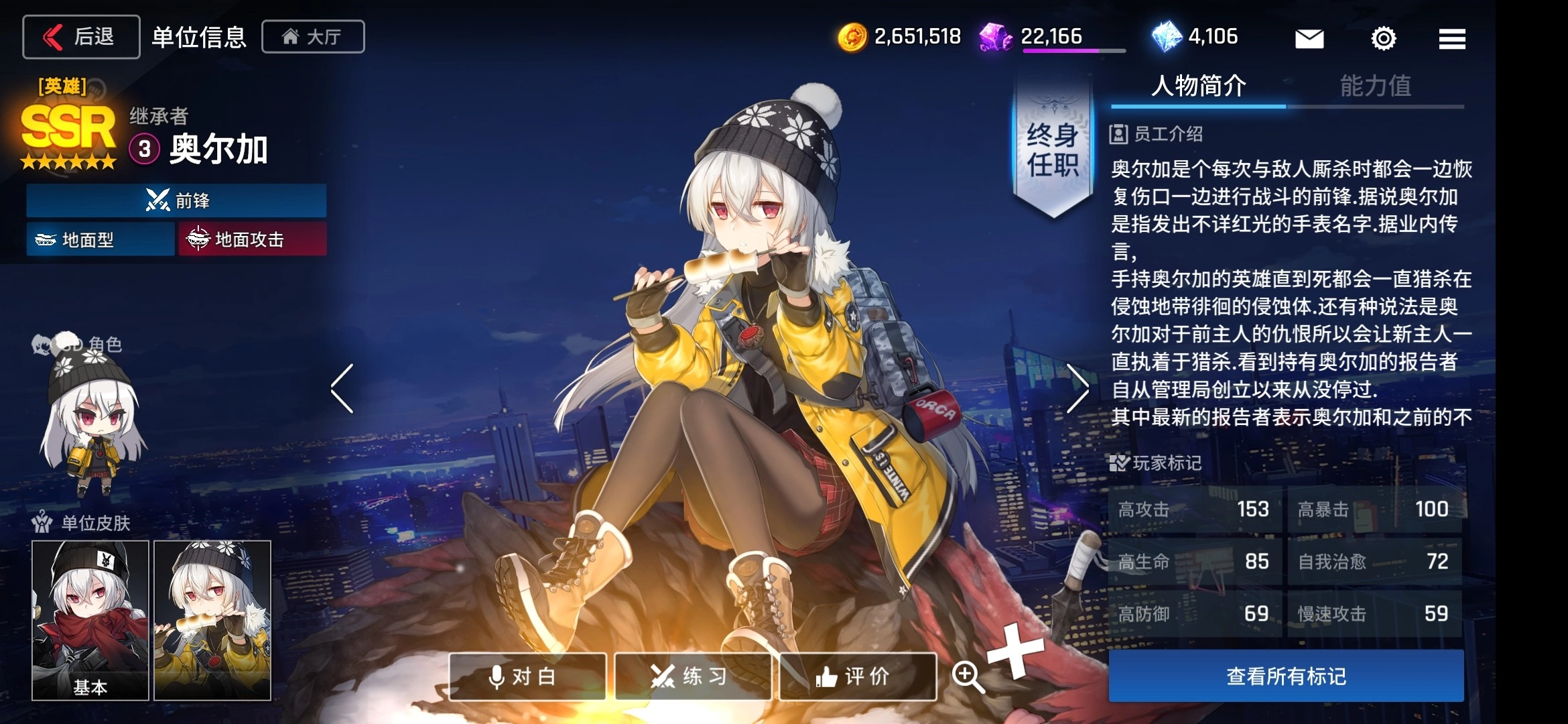Click the magnifier zoom icon
The height and width of the screenshot is (724, 1568).
pos(968,676)
